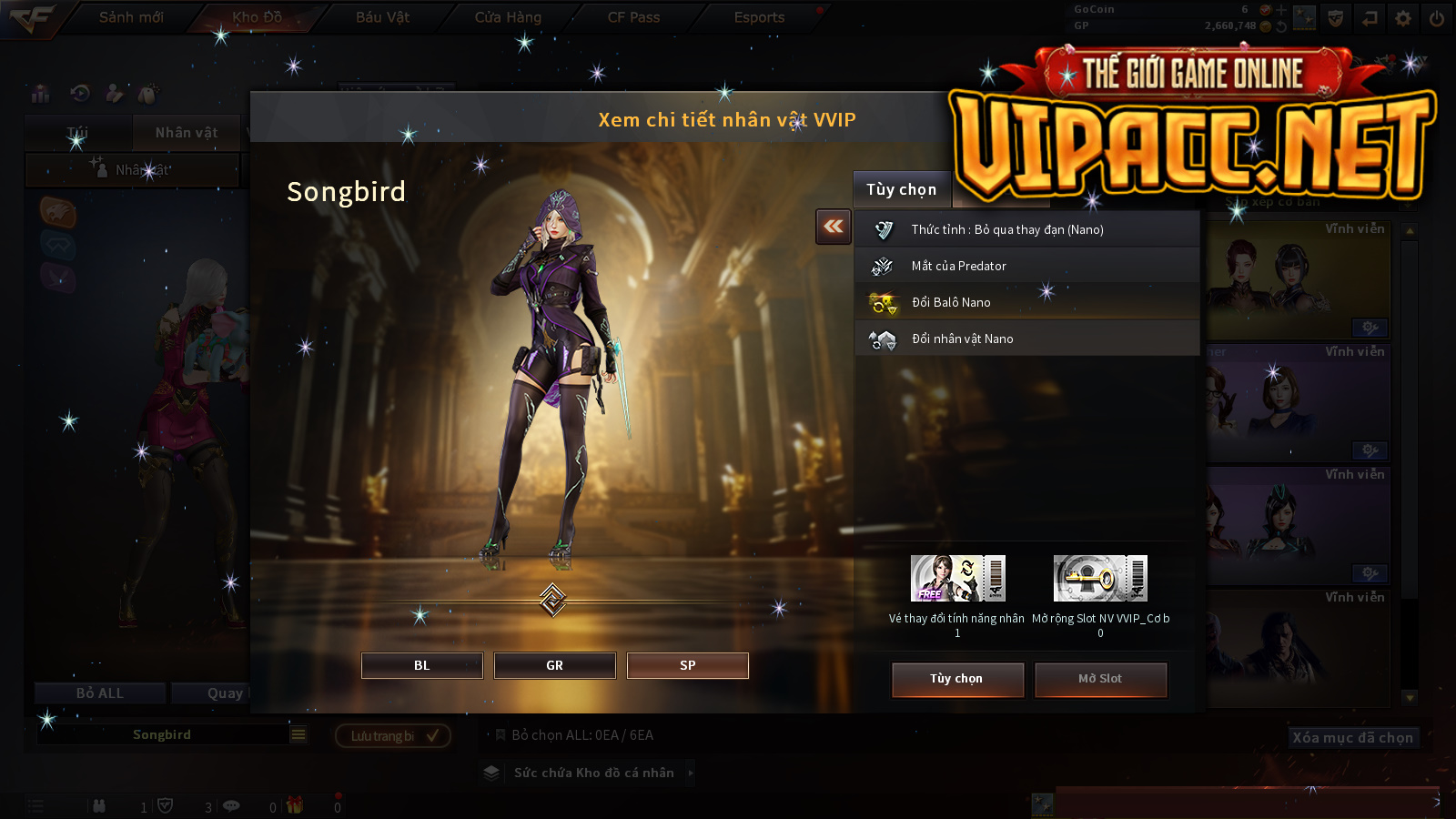Open the Esports section
Image resolution: width=1456 pixels, height=819 pixels.
[x=759, y=17]
